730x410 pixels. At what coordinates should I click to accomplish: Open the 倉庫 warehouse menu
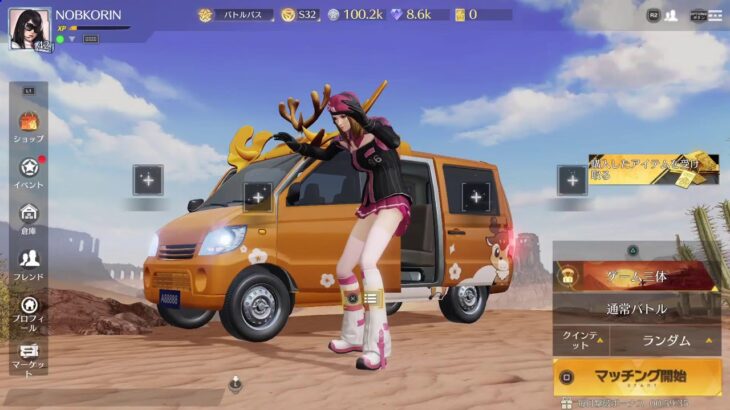pos(29,218)
